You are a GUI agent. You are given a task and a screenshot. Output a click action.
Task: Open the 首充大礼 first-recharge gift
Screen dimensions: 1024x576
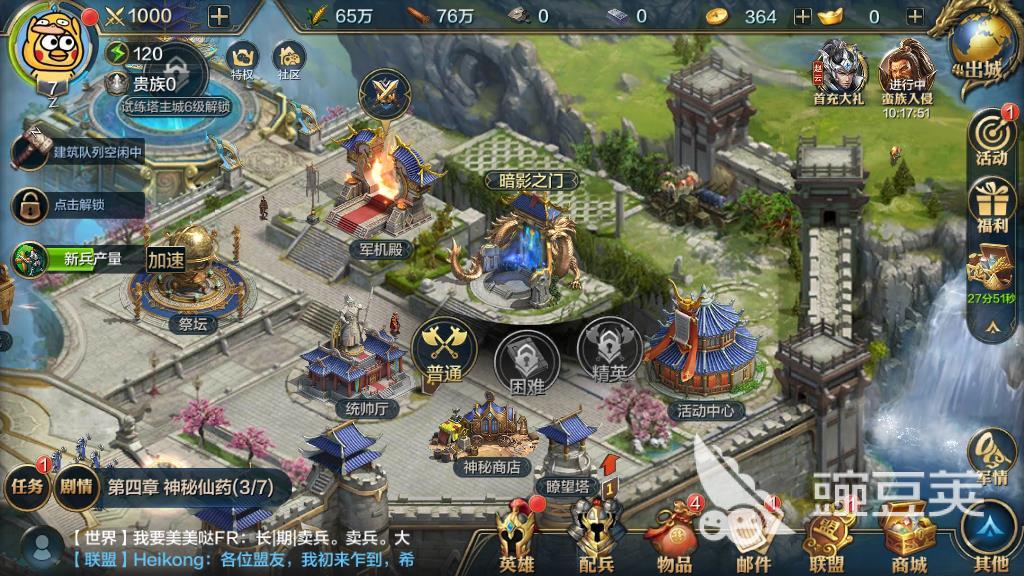pyautogui.click(x=839, y=71)
